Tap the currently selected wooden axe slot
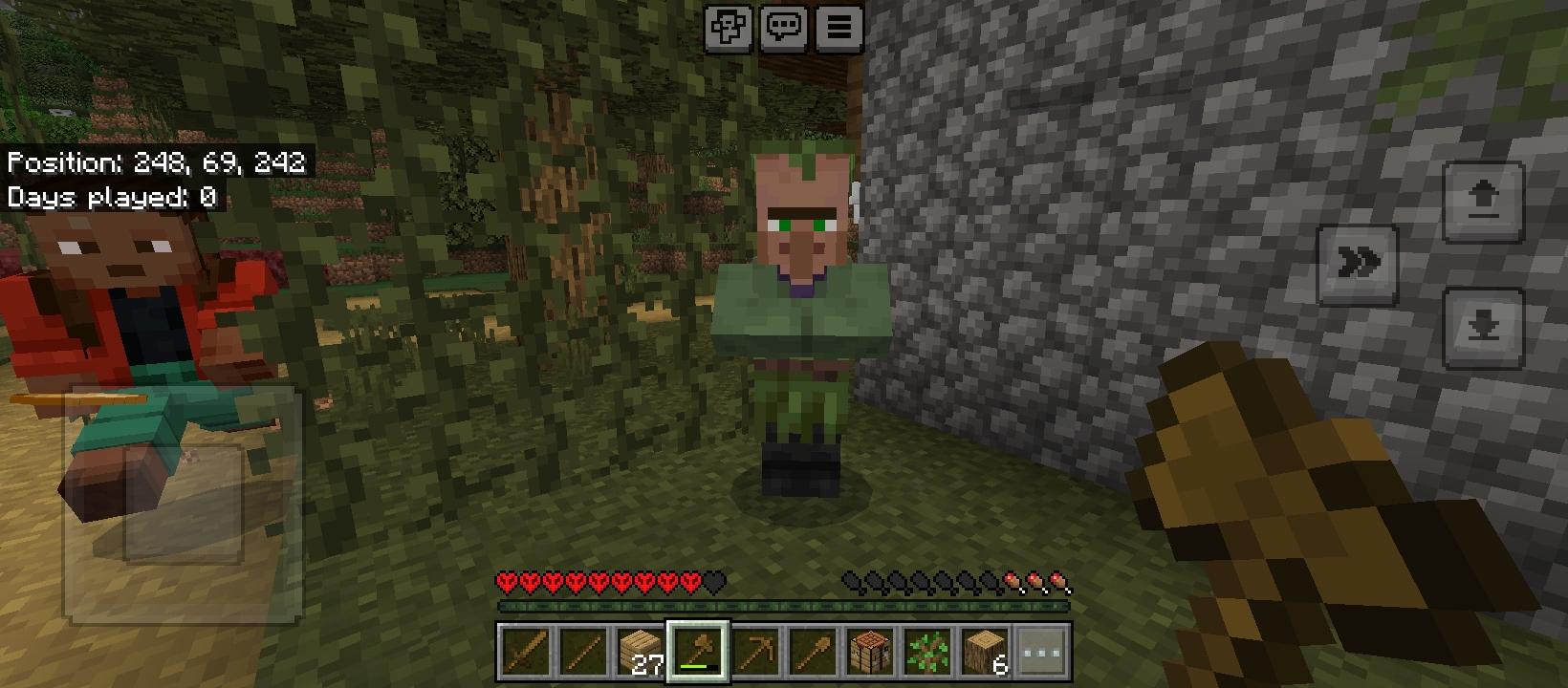 697,652
